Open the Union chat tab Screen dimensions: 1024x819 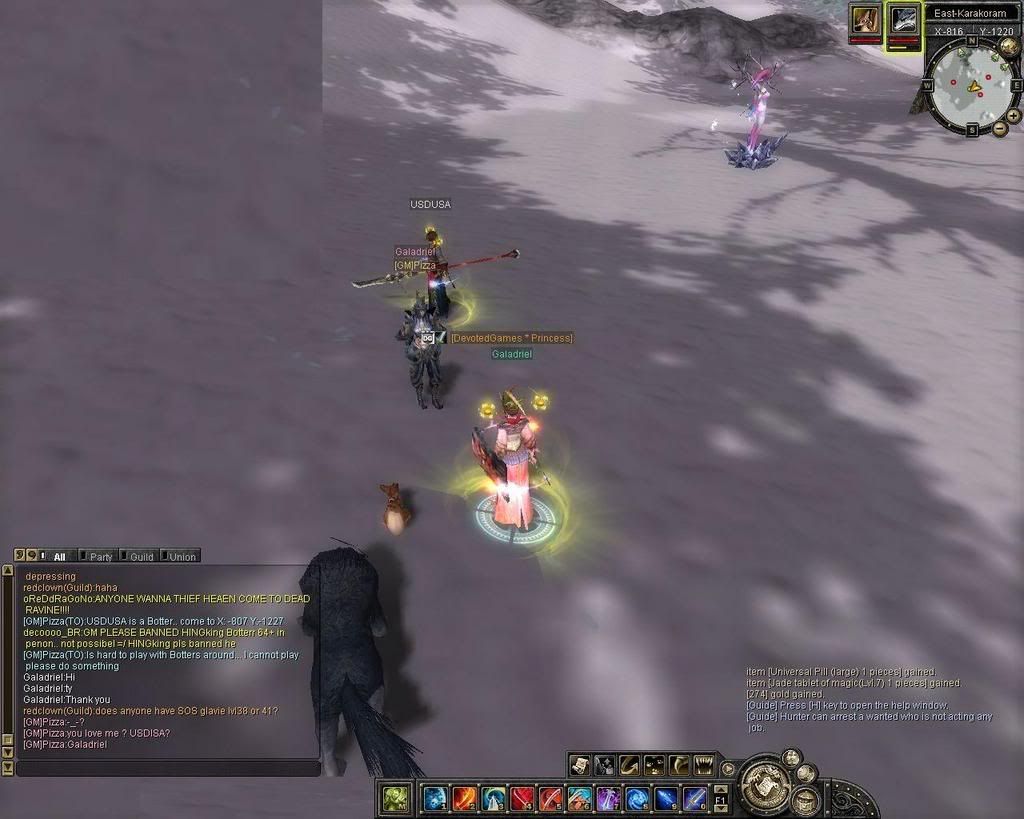pos(182,556)
